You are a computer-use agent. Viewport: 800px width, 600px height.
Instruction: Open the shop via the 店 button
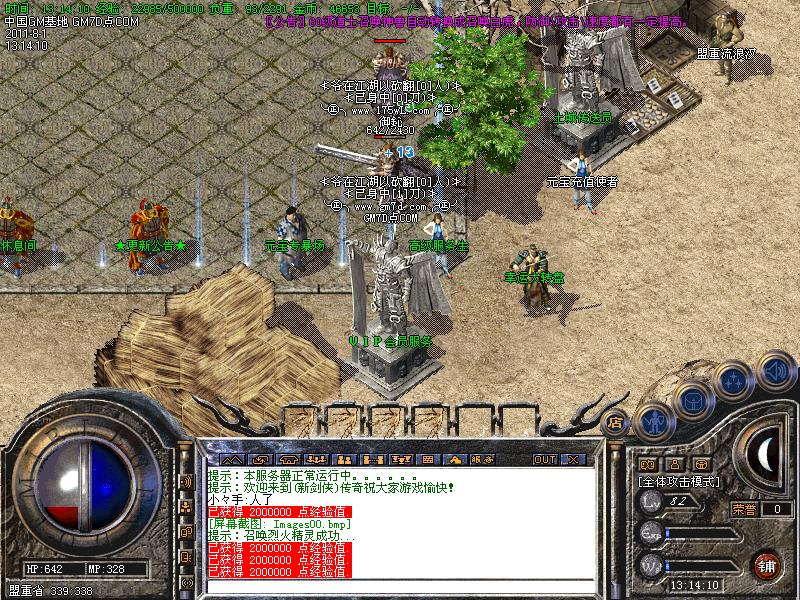coord(616,421)
